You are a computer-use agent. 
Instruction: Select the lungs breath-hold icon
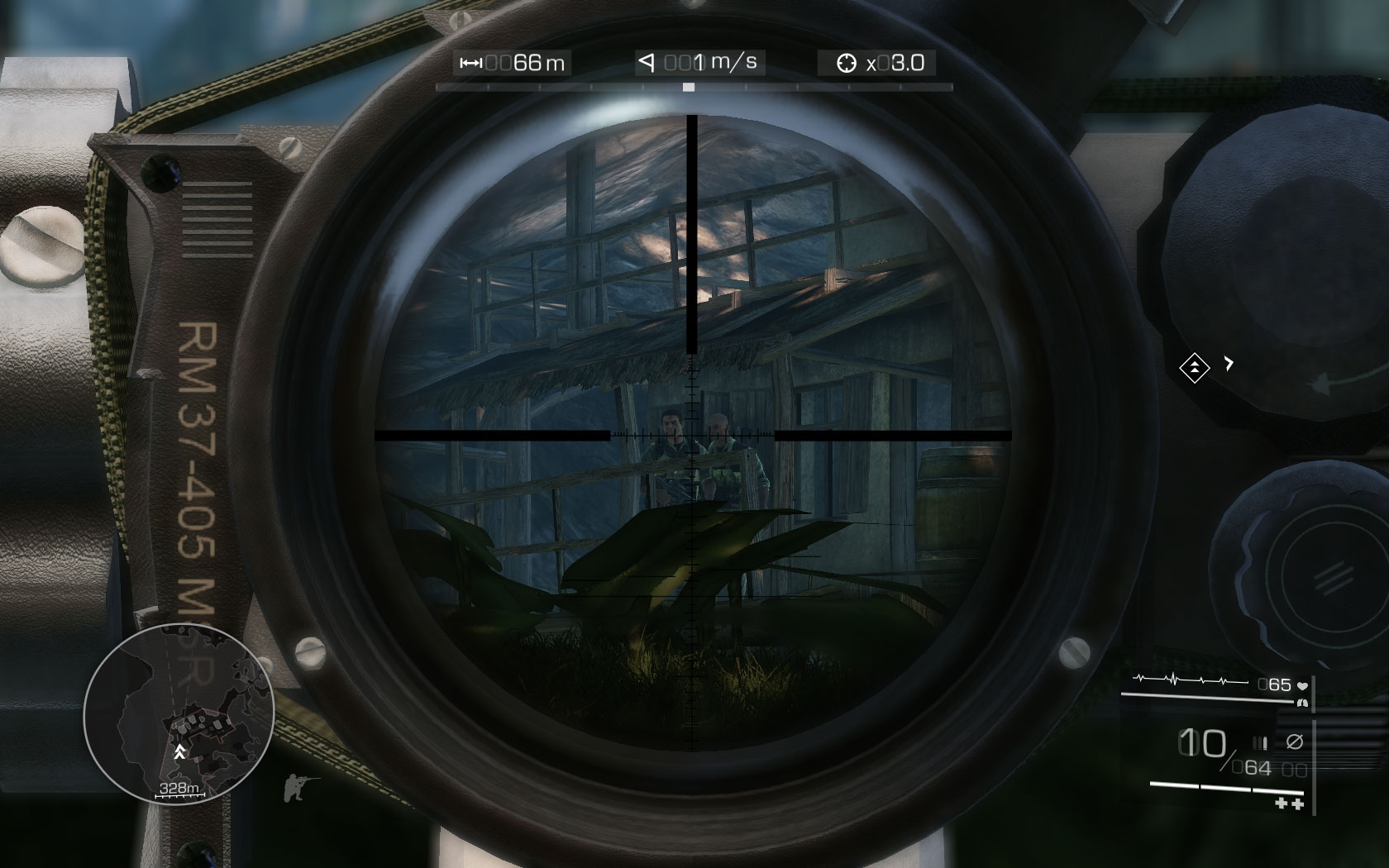click(x=1303, y=703)
